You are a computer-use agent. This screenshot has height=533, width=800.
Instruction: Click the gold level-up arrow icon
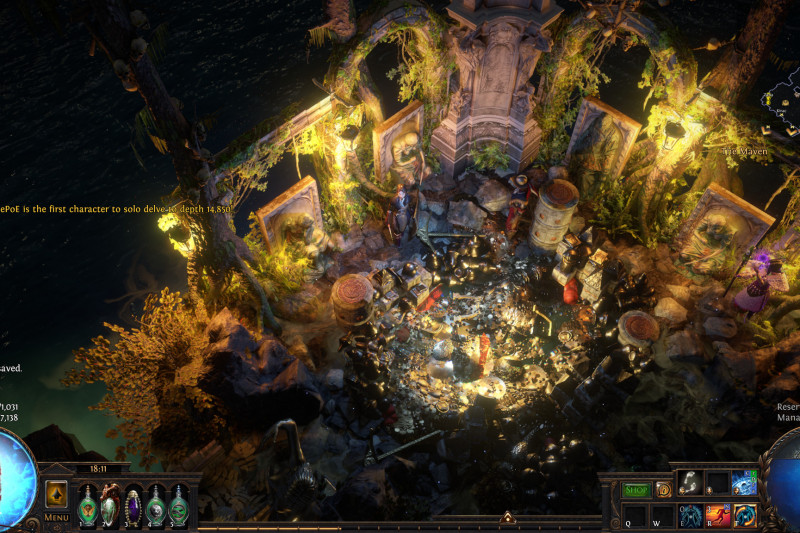point(56,494)
